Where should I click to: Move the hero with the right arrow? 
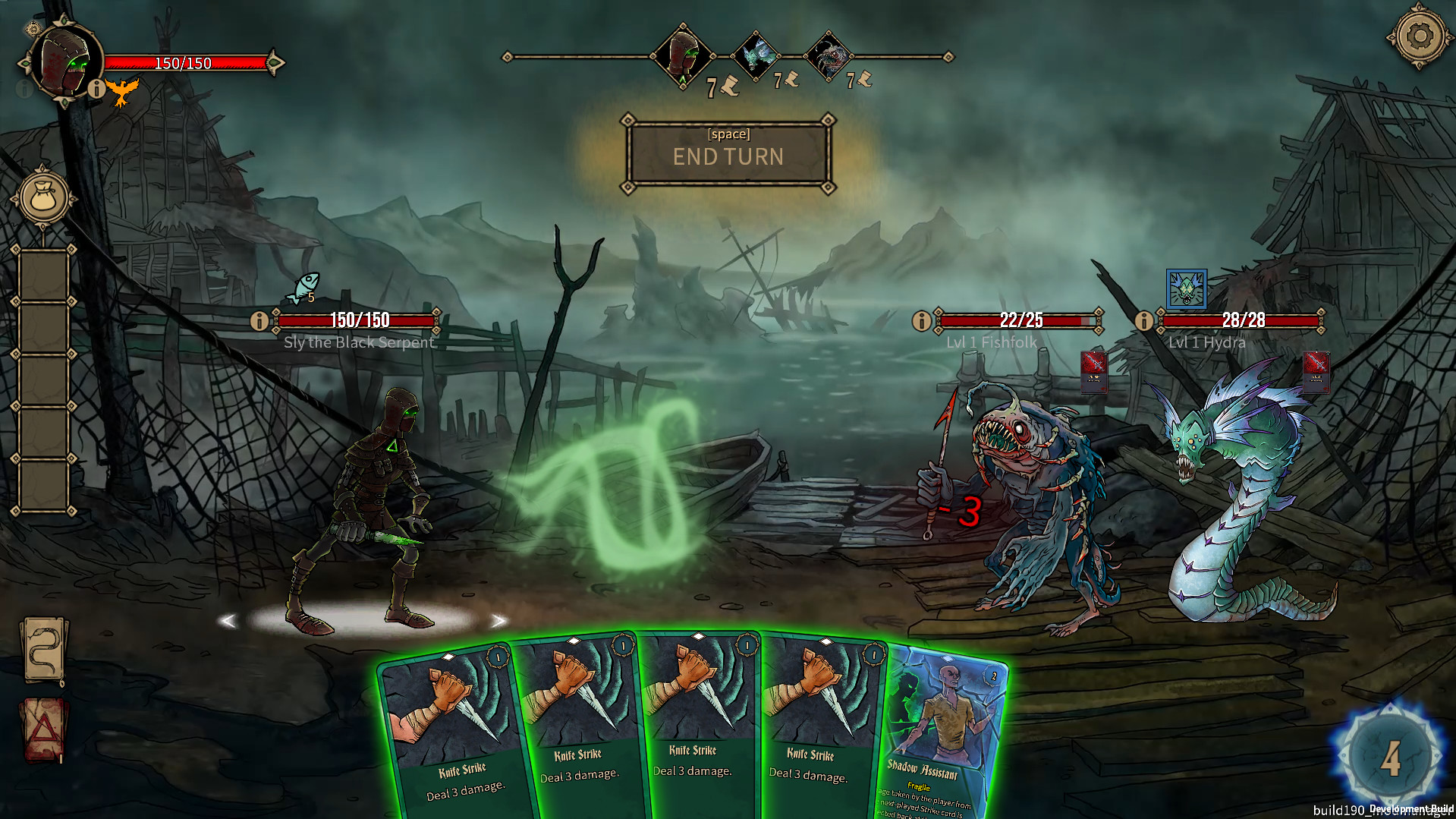[498, 621]
